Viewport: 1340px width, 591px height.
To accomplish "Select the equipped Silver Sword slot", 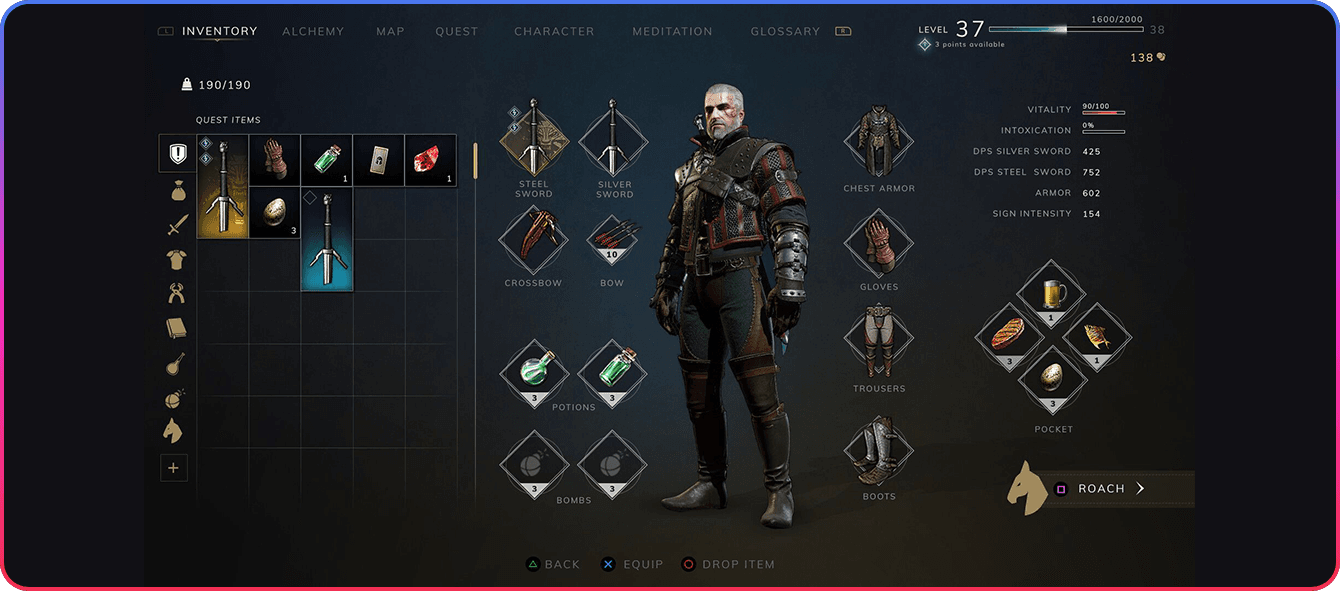I will 614,138.
